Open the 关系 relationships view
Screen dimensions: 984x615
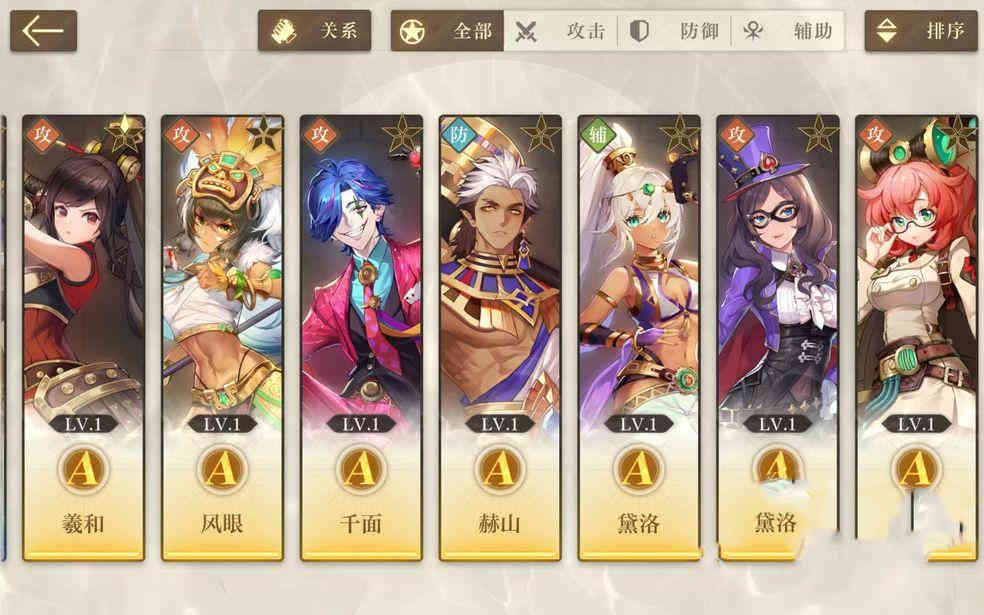[314, 31]
